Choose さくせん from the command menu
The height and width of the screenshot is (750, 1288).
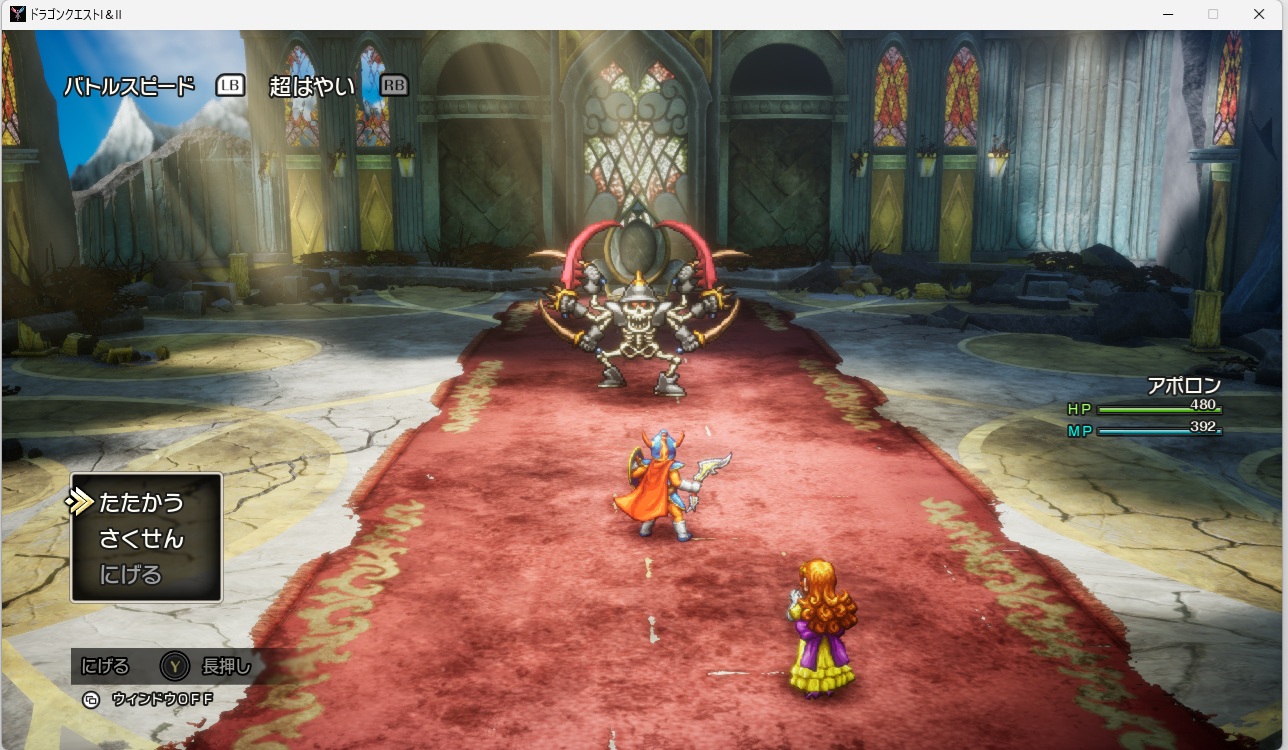coord(141,539)
